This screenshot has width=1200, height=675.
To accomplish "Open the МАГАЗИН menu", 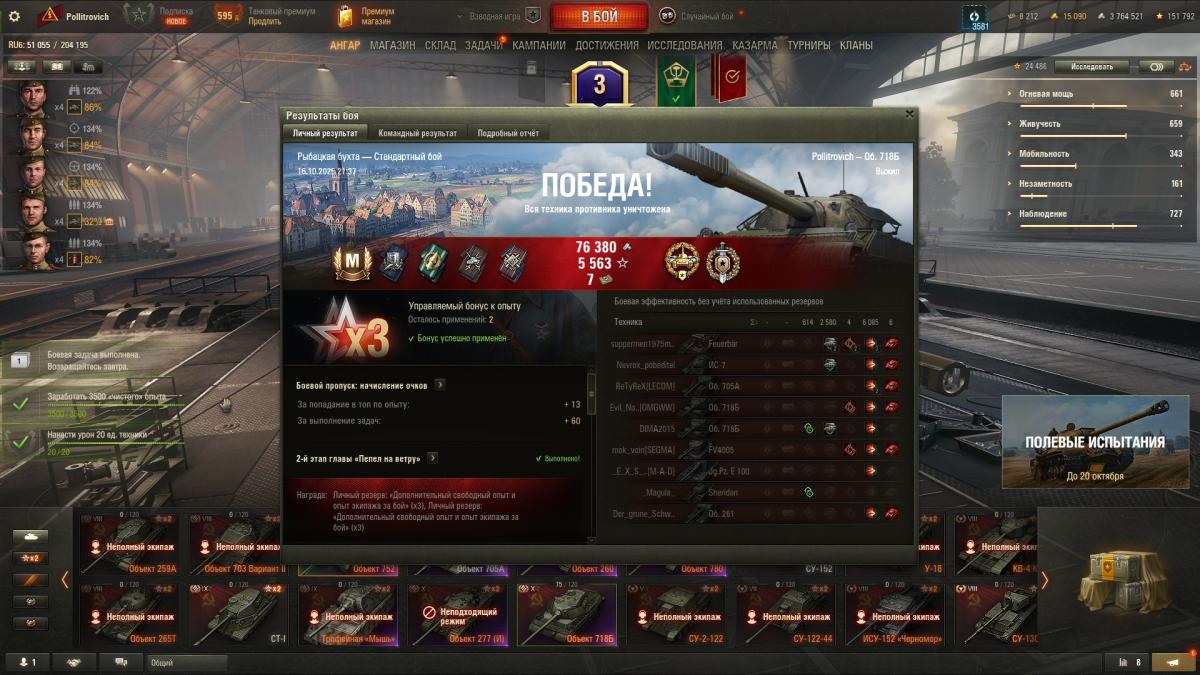I will pos(392,45).
